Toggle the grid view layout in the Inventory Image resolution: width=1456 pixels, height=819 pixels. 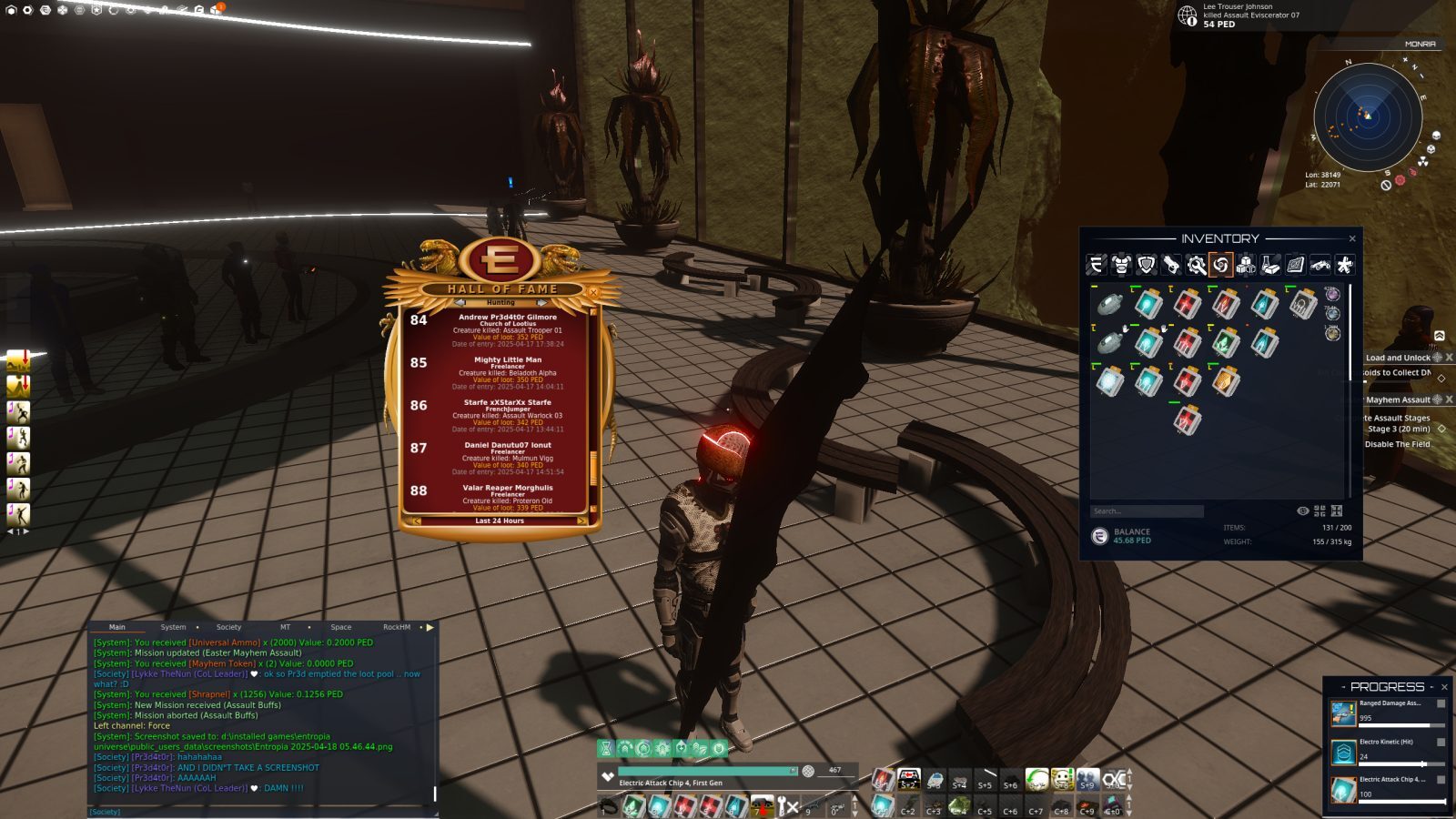coord(1319,511)
